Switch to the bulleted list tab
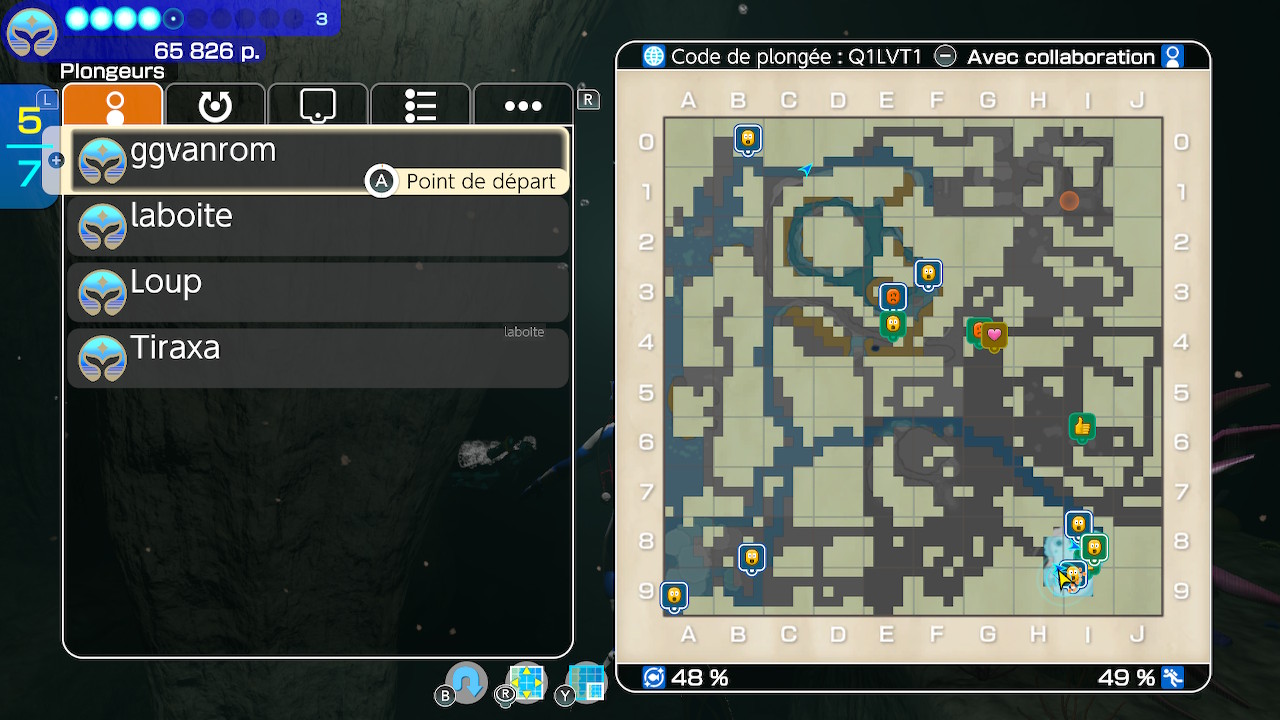1280x720 pixels. coord(420,105)
